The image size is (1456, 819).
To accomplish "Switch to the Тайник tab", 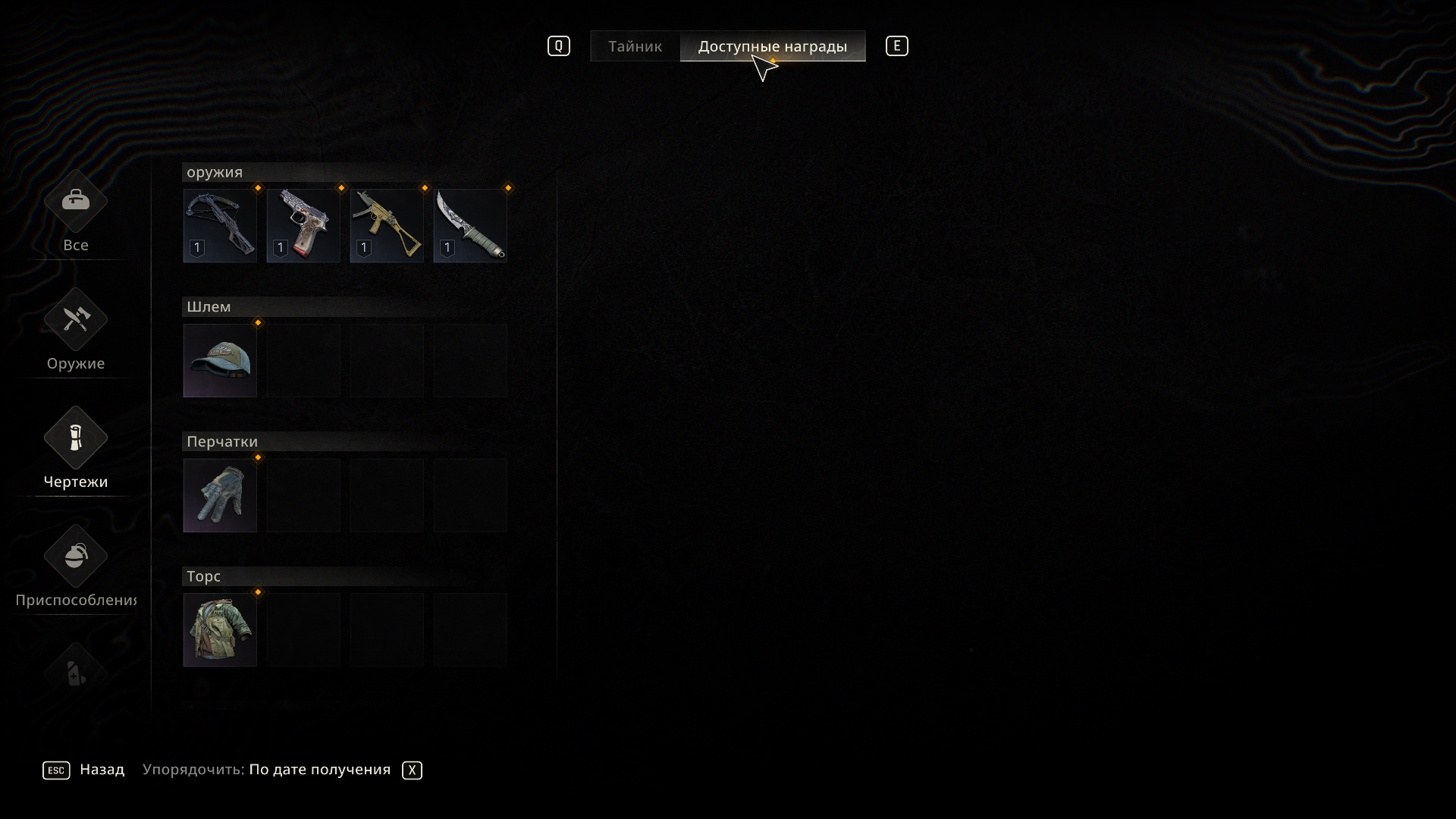I will 635,46.
